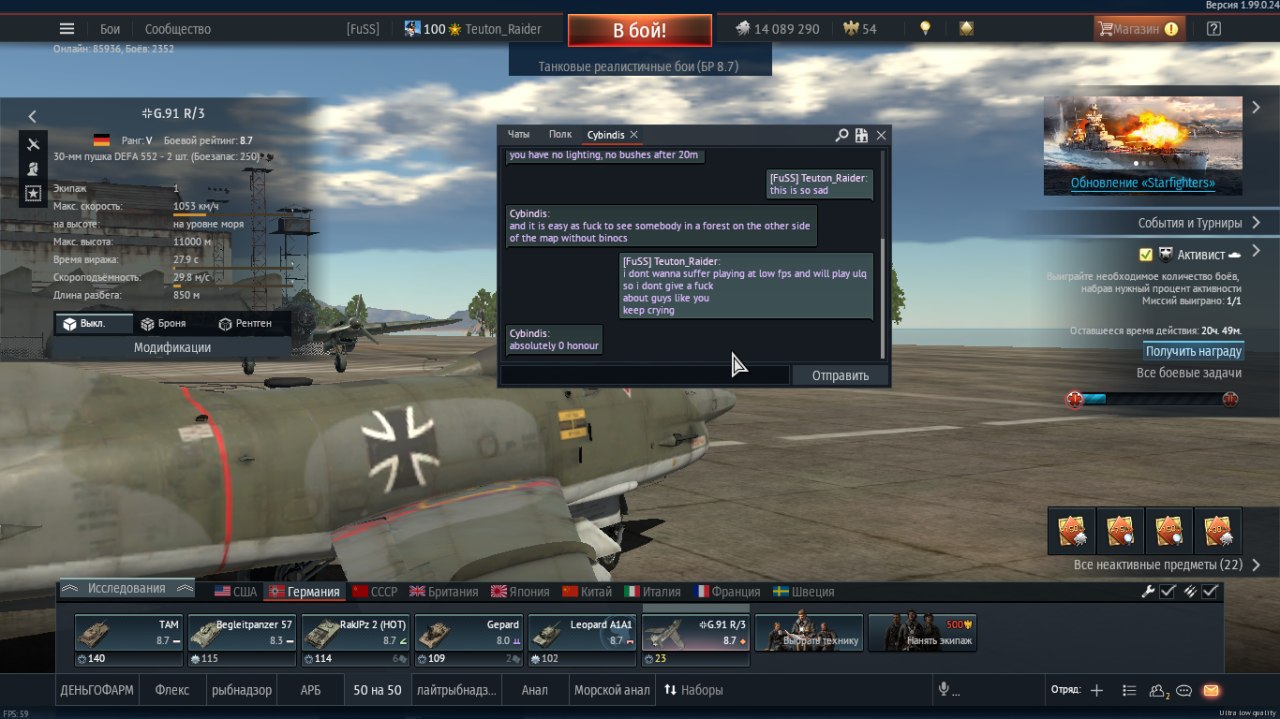Screen dimensions: 1280x719
Task: Open the Сообщество community menu
Action: pyautogui.click(x=177, y=29)
